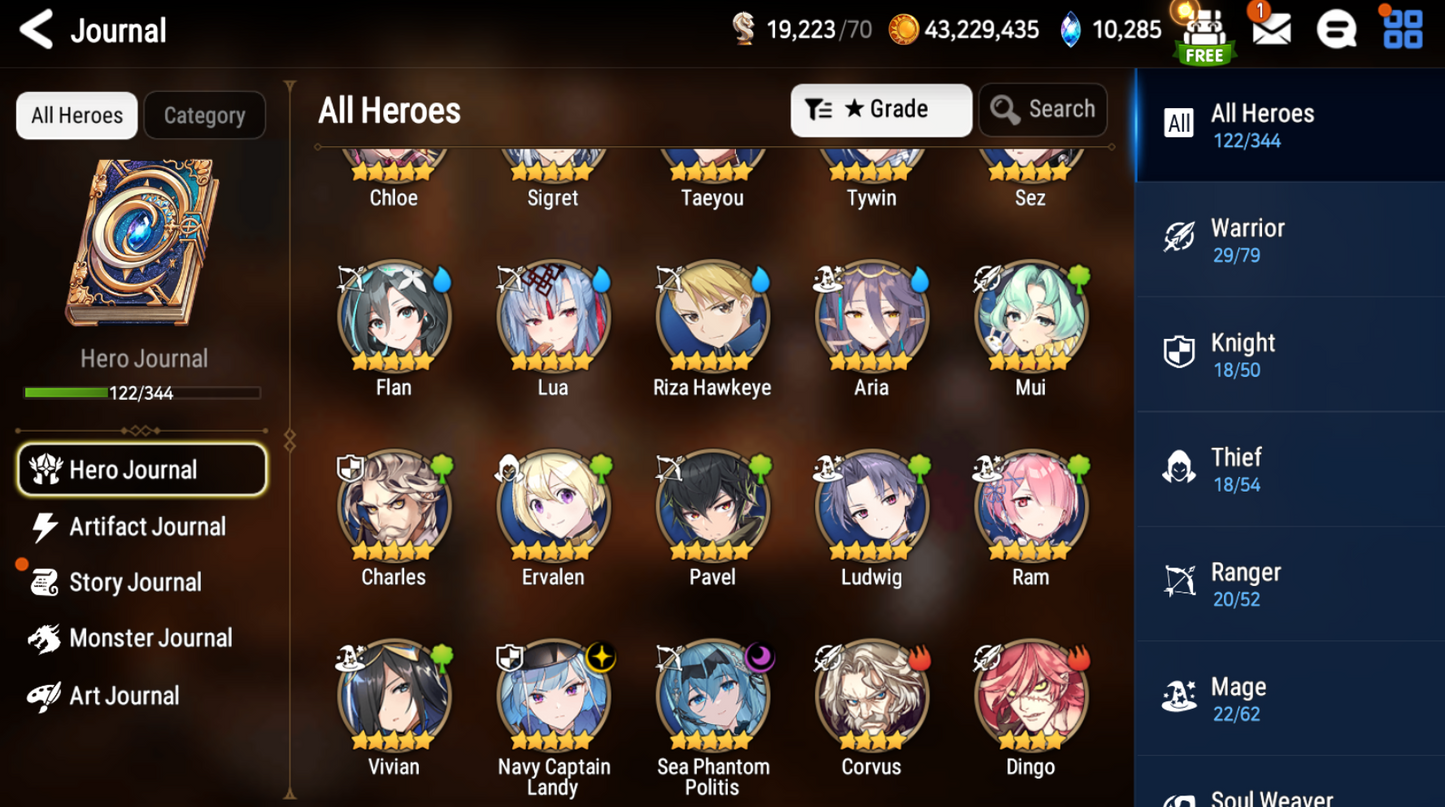
Task: Click the Search button
Action: point(1043,109)
